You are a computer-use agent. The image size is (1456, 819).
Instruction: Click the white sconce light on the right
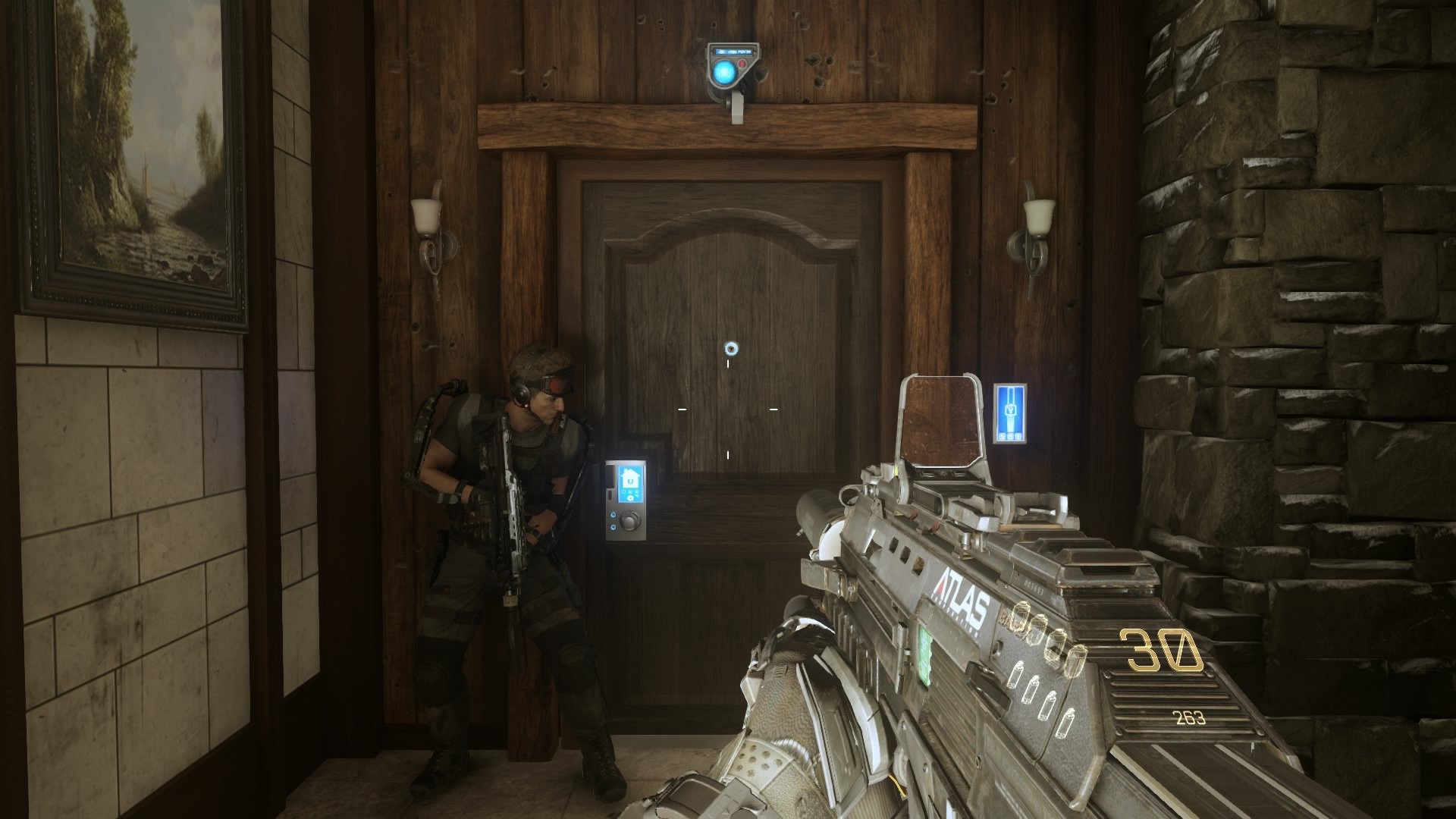coord(1037,217)
